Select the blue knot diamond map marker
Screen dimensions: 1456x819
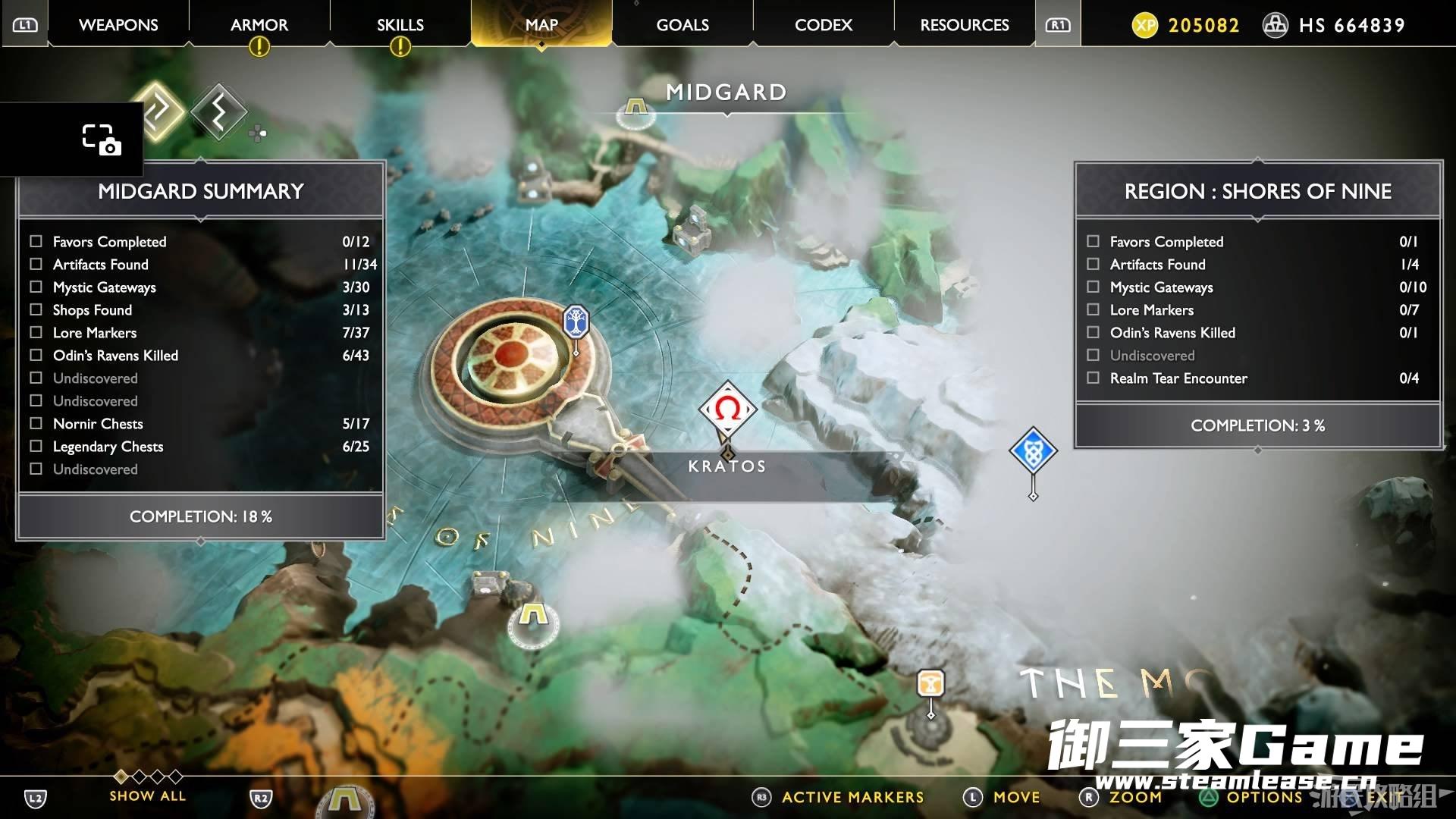pos(1033,451)
